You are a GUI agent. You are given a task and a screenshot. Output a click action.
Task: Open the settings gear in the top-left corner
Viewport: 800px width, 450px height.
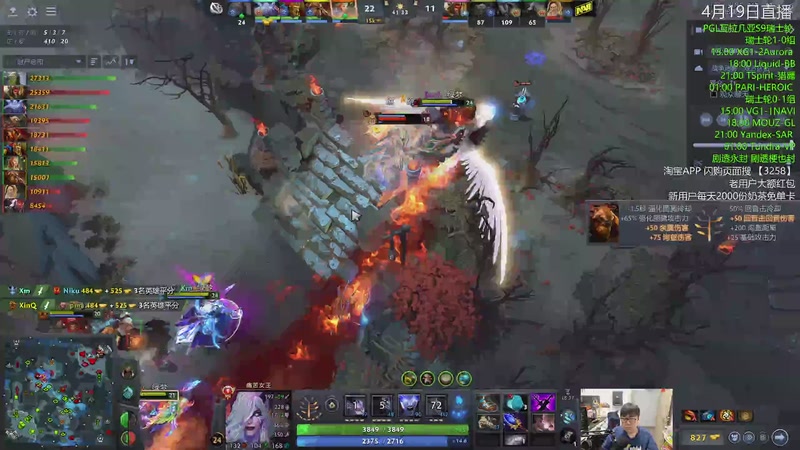[x=31, y=12]
